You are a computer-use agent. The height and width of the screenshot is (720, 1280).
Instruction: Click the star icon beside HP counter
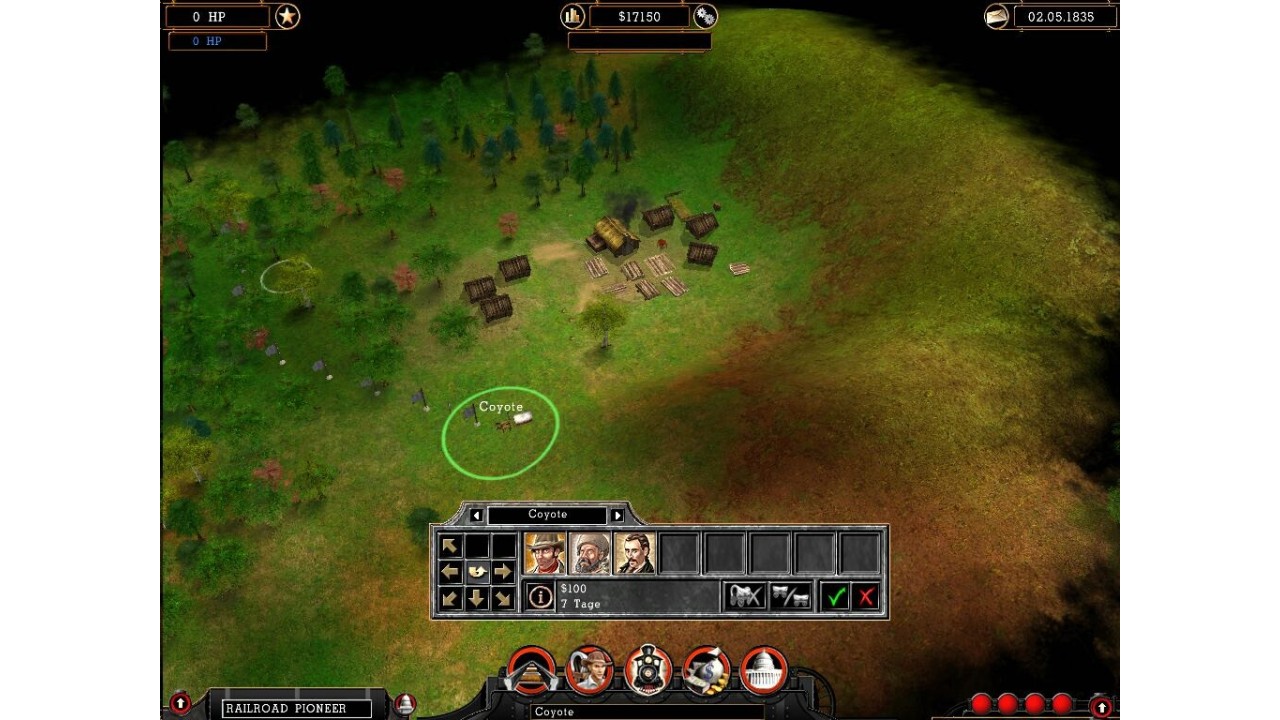pyautogui.click(x=288, y=16)
